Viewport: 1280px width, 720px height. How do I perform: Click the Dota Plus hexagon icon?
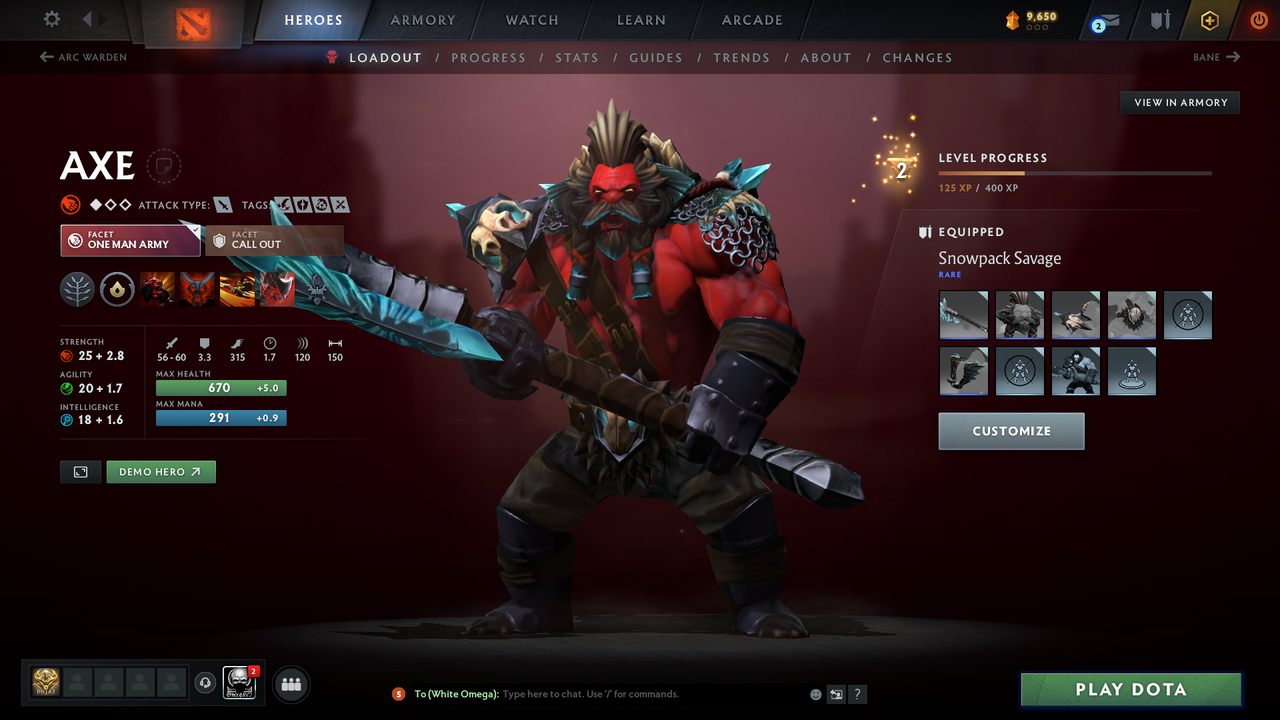point(1209,20)
